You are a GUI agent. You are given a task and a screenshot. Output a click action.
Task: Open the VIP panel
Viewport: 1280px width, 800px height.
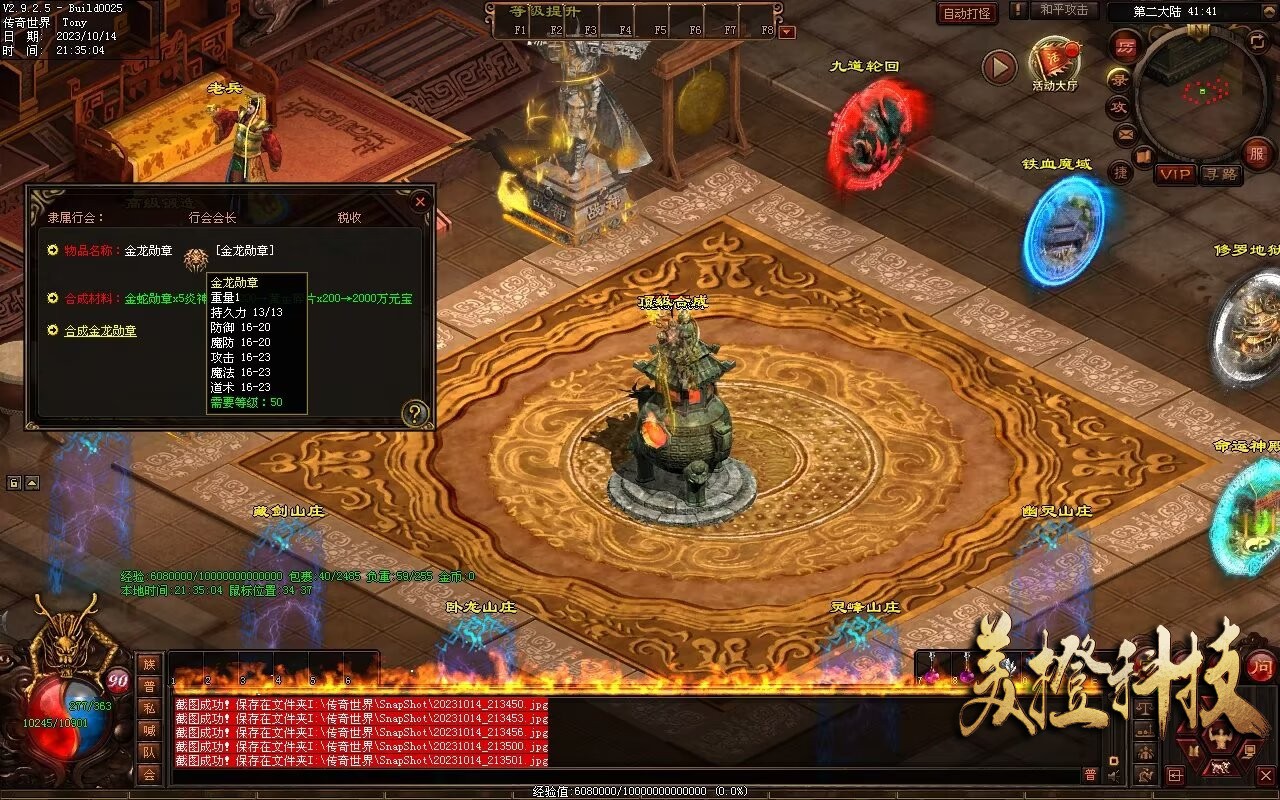[x=1175, y=174]
